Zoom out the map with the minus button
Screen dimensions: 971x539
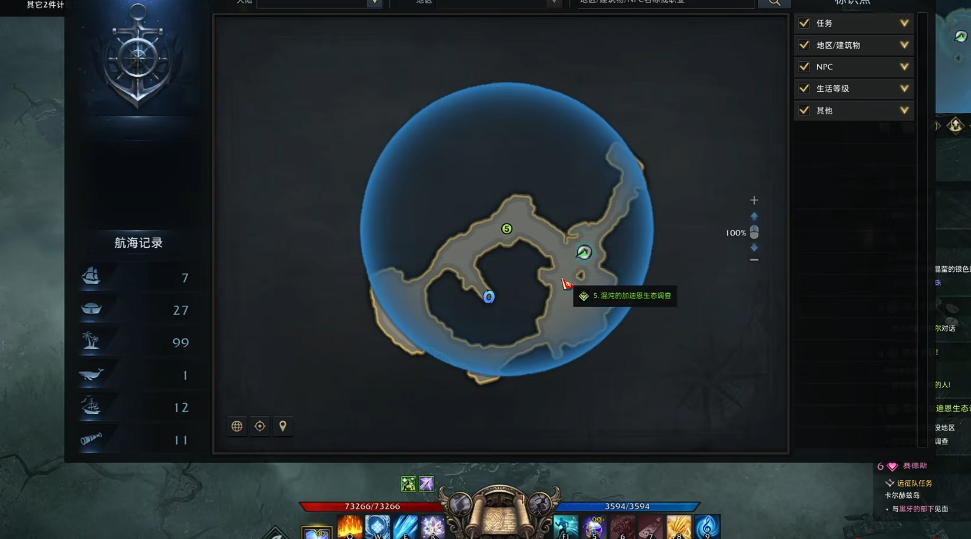(754, 260)
